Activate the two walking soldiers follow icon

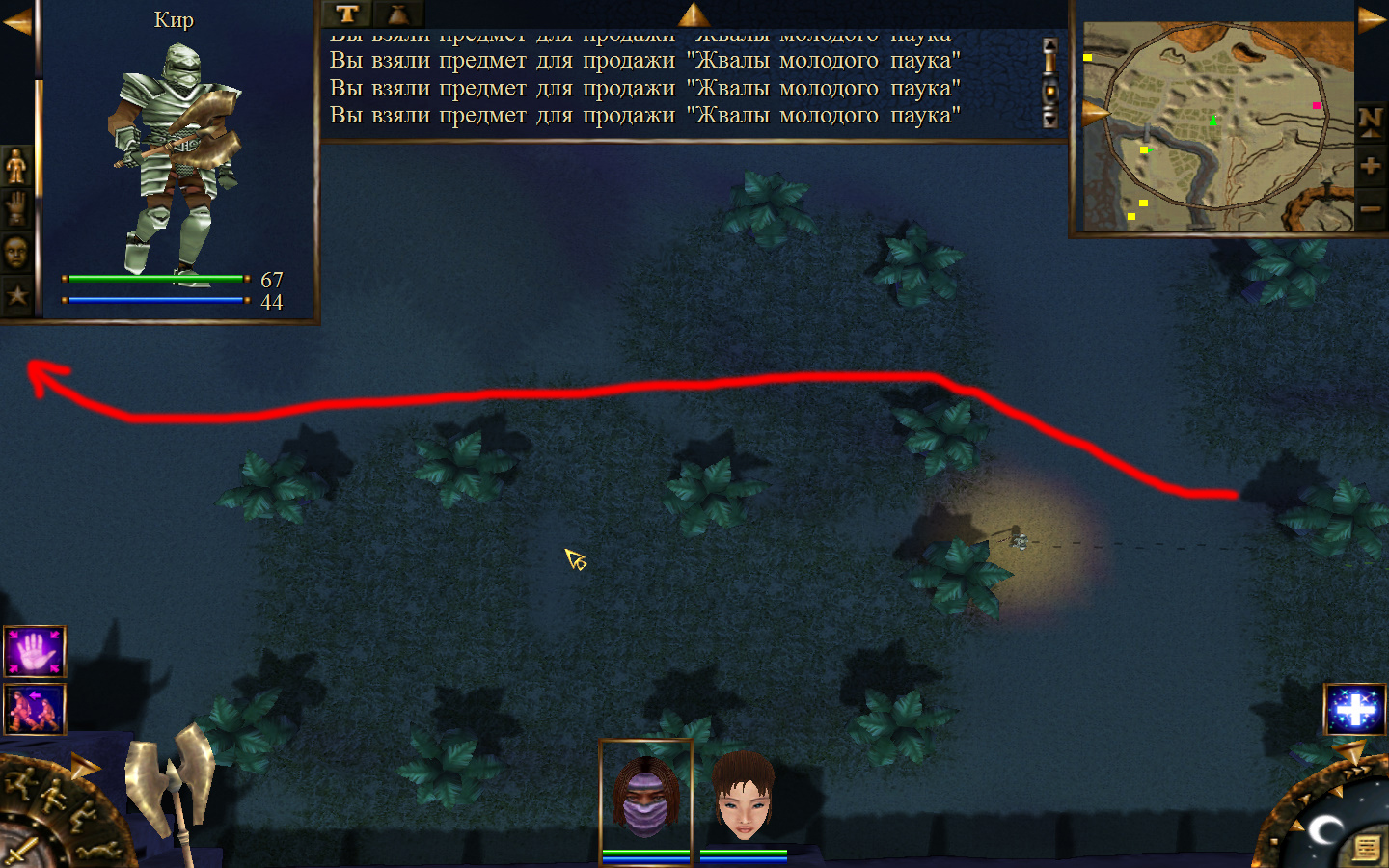click(35, 709)
